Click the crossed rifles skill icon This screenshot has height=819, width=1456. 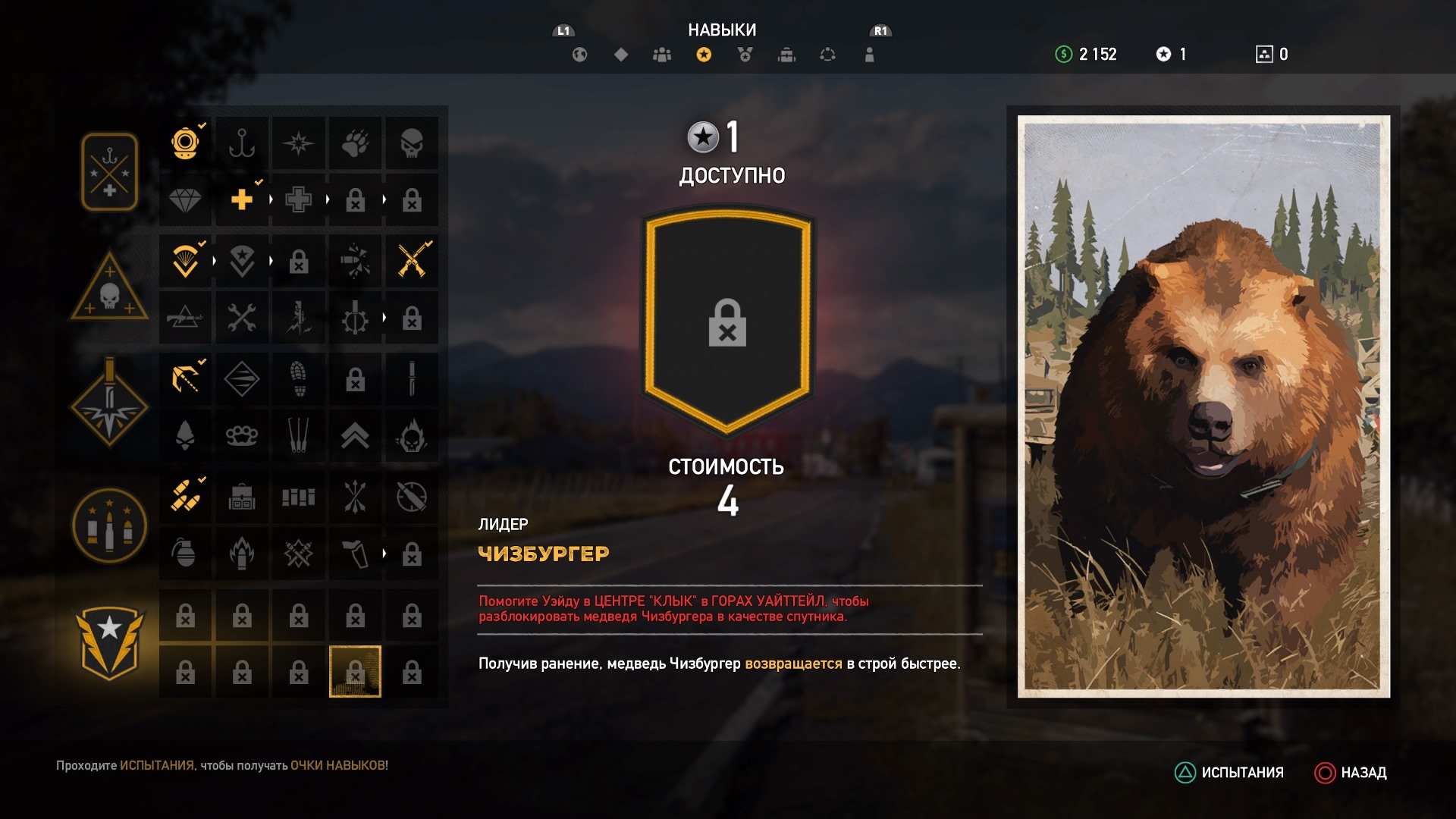tap(412, 261)
